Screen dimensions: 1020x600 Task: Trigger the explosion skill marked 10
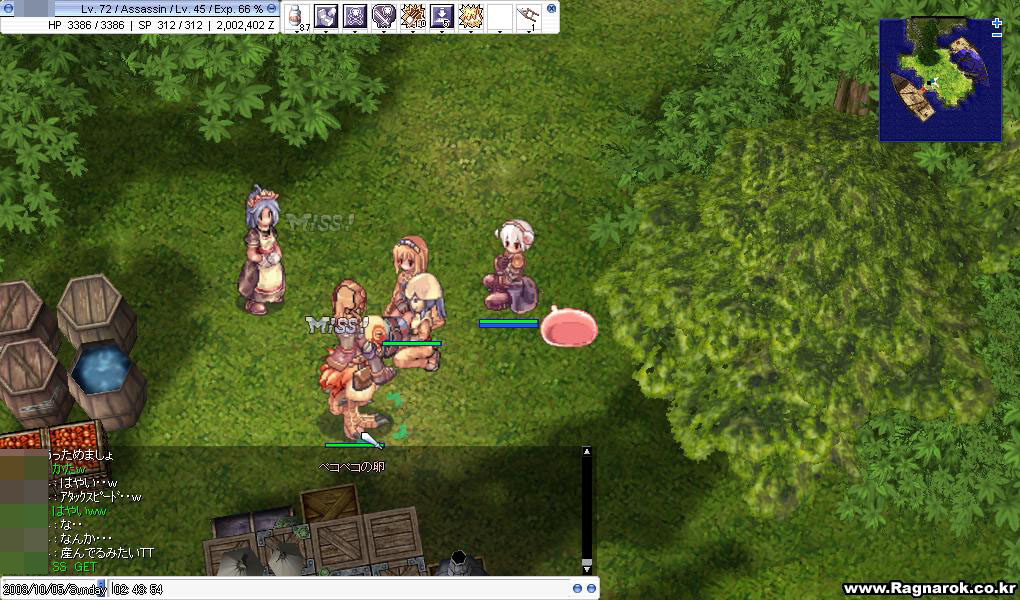pos(413,16)
